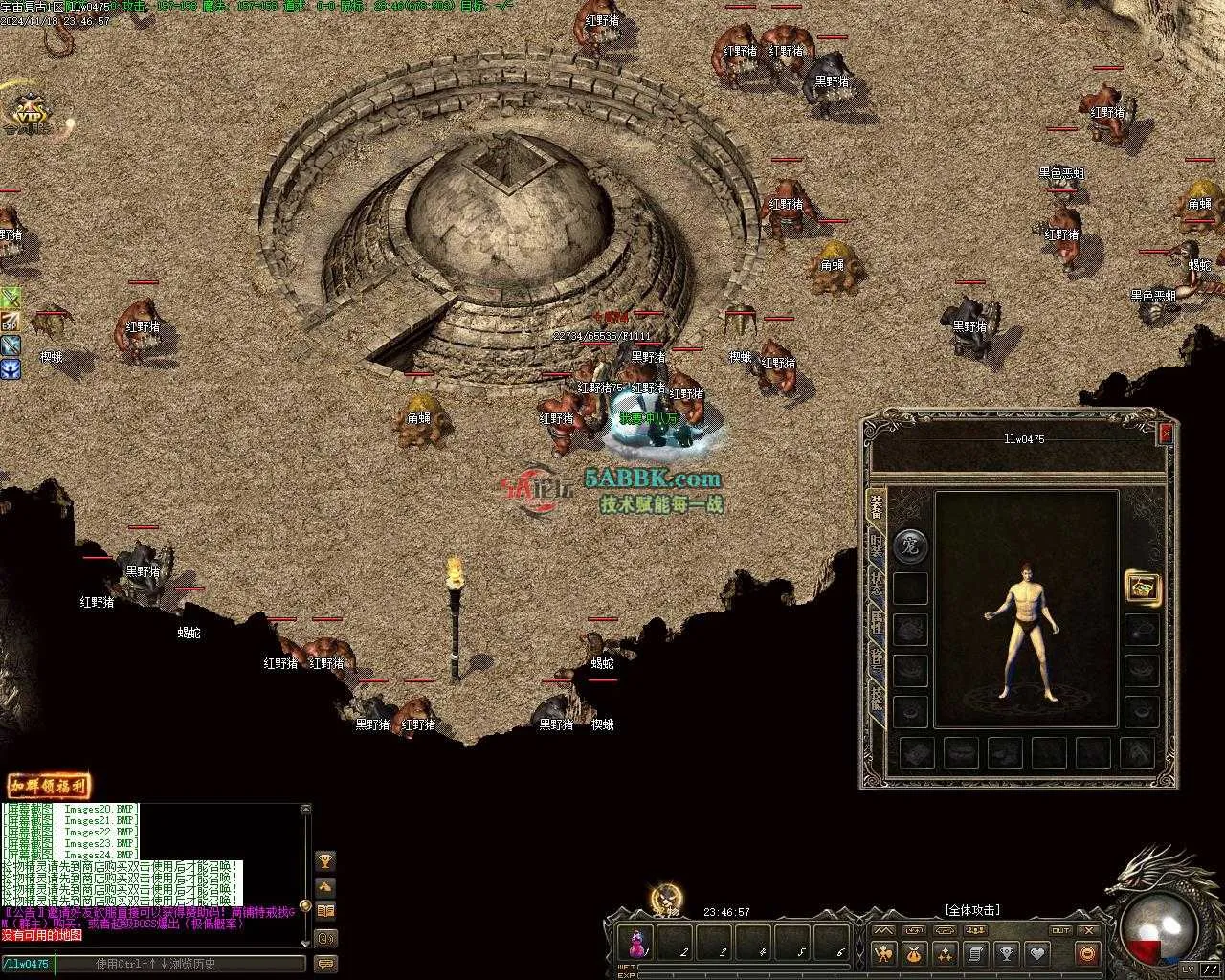The height and width of the screenshot is (980, 1225).
Task: Open the glowing treasure chest icon
Action: point(1142,587)
